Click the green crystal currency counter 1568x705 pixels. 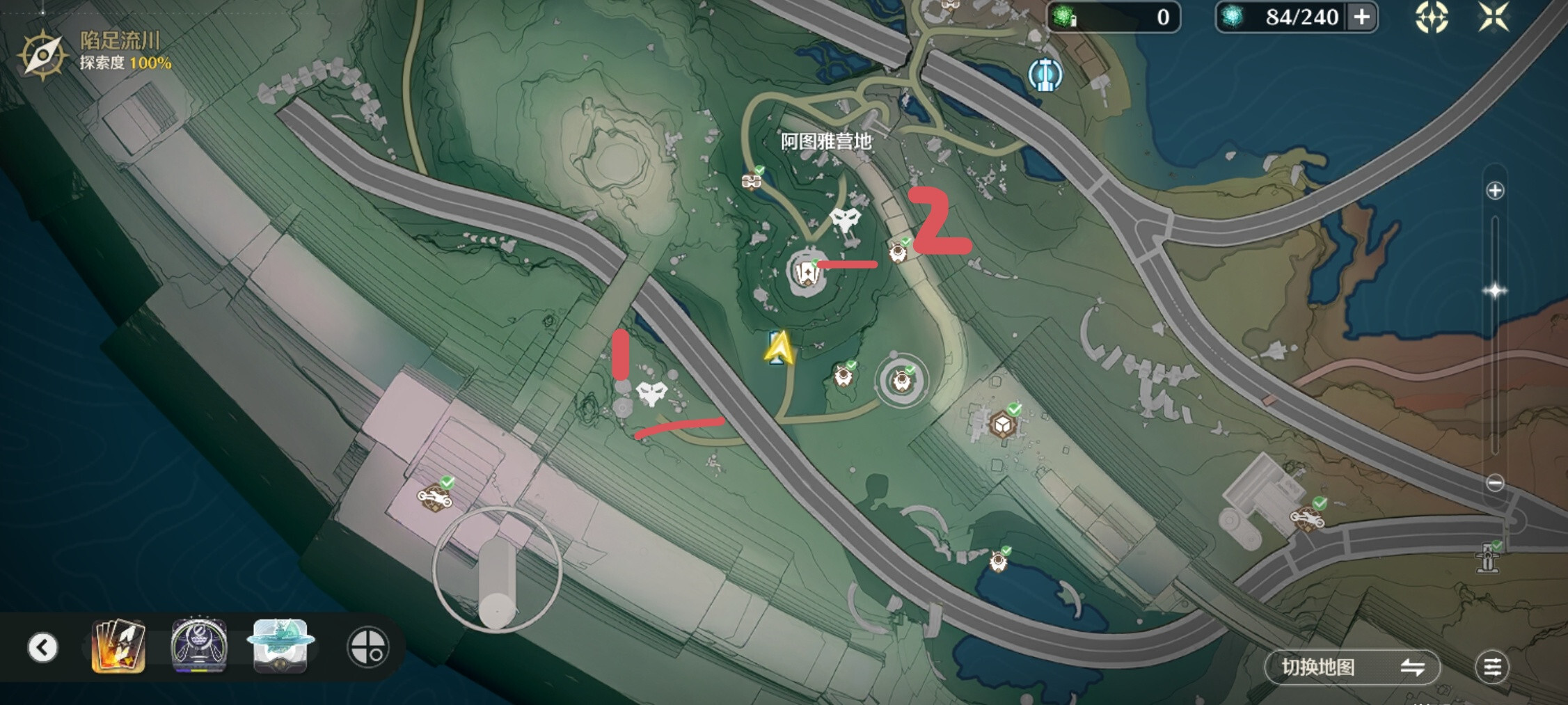tap(1113, 17)
